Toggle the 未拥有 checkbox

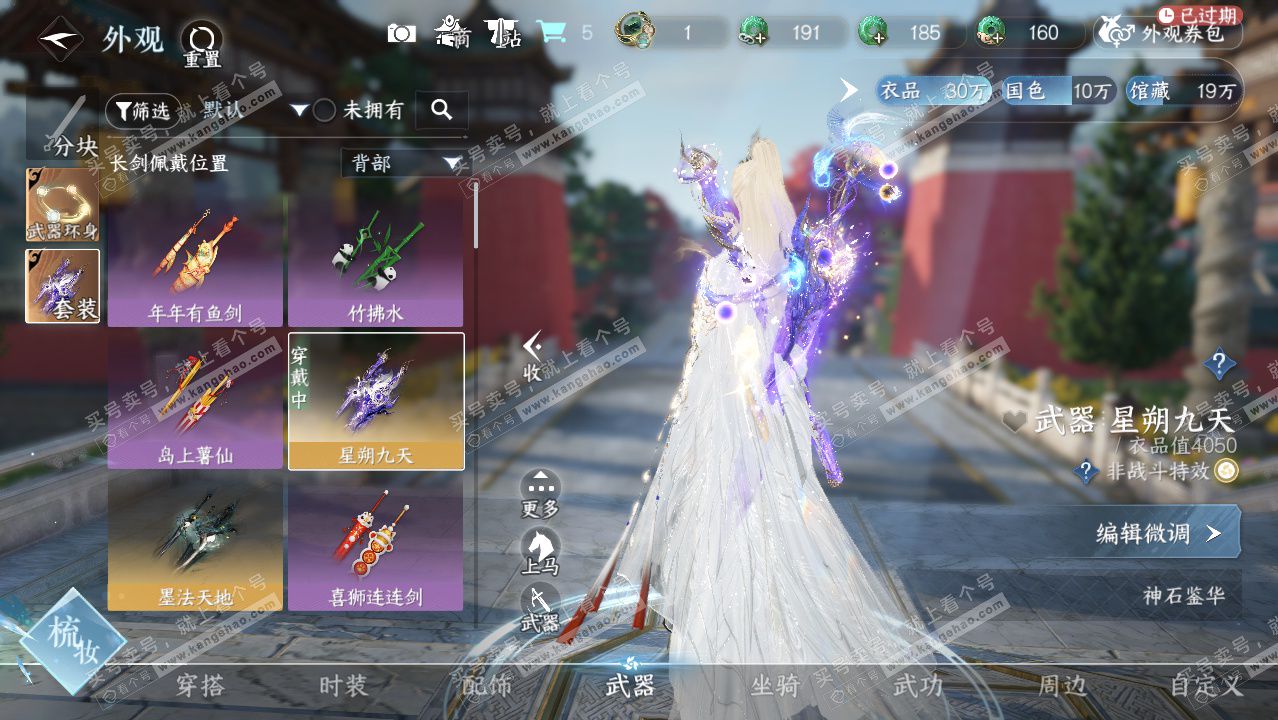pyautogui.click(x=325, y=111)
